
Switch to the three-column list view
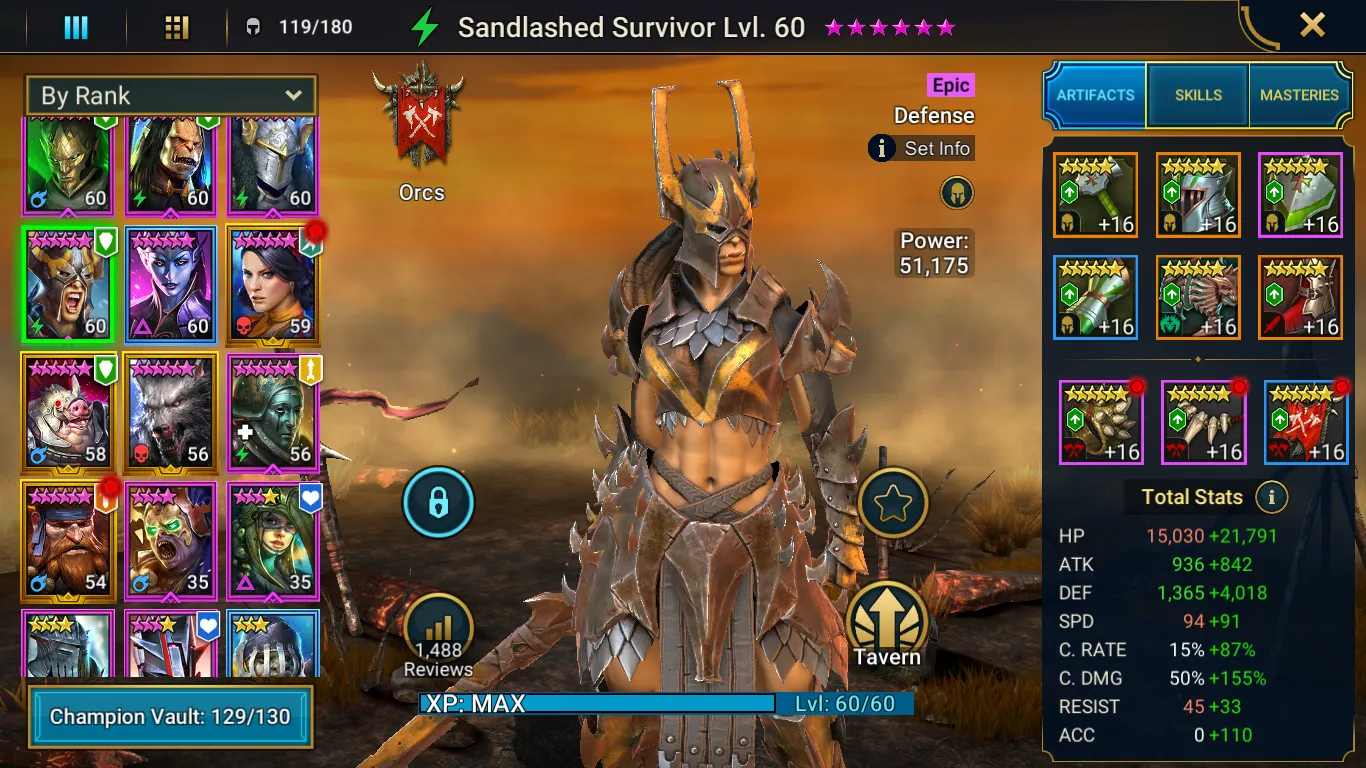[76, 27]
